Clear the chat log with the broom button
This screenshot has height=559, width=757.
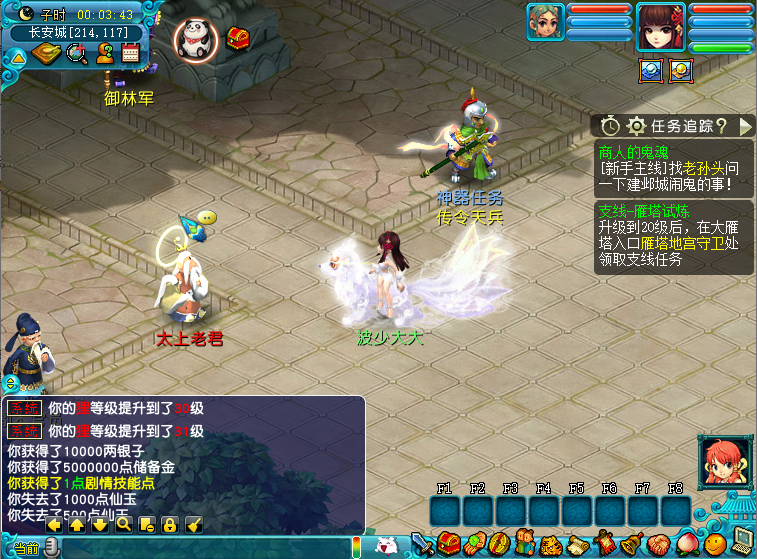pyautogui.click(x=195, y=524)
